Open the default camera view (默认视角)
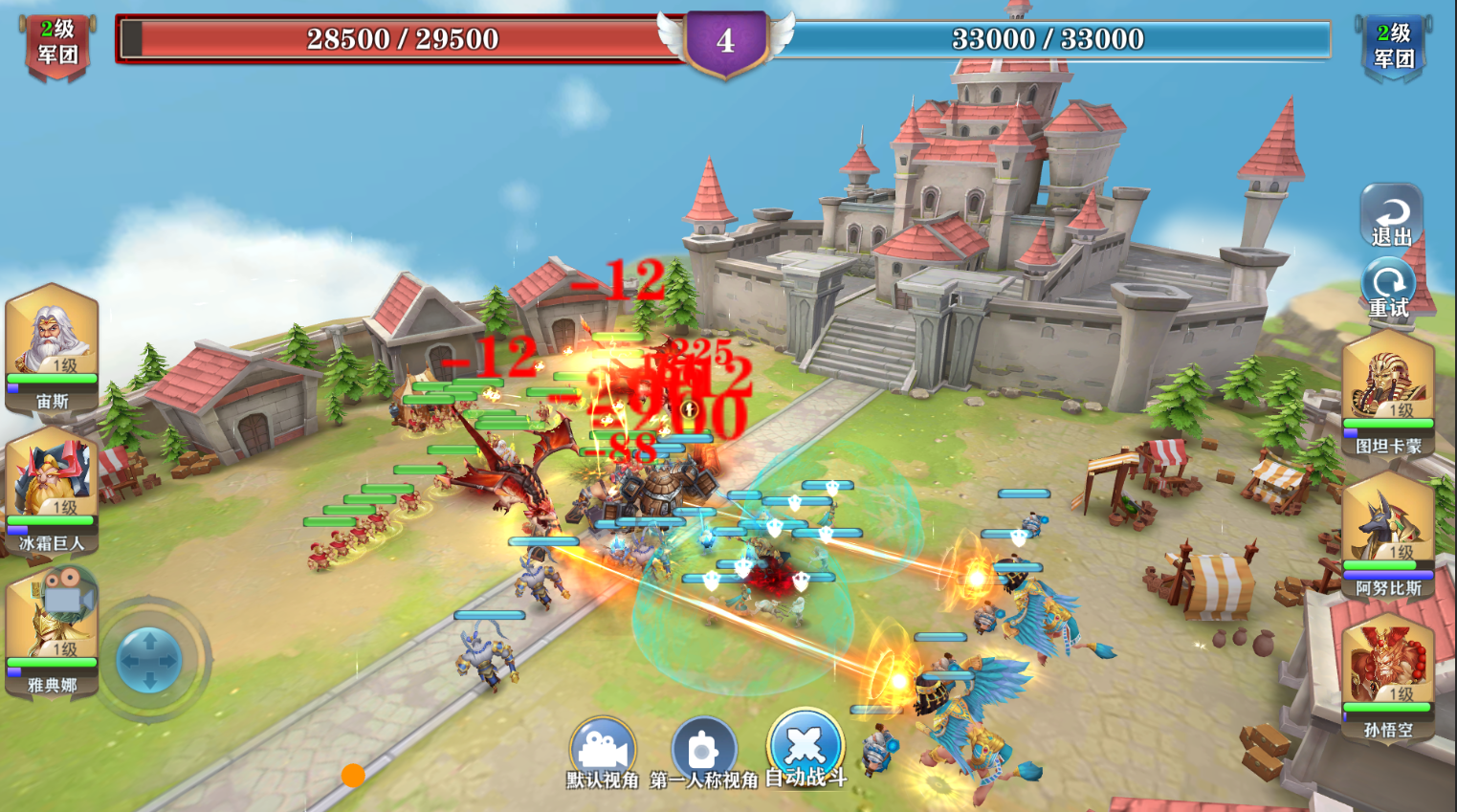The image size is (1457, 812). click(604, 744)
